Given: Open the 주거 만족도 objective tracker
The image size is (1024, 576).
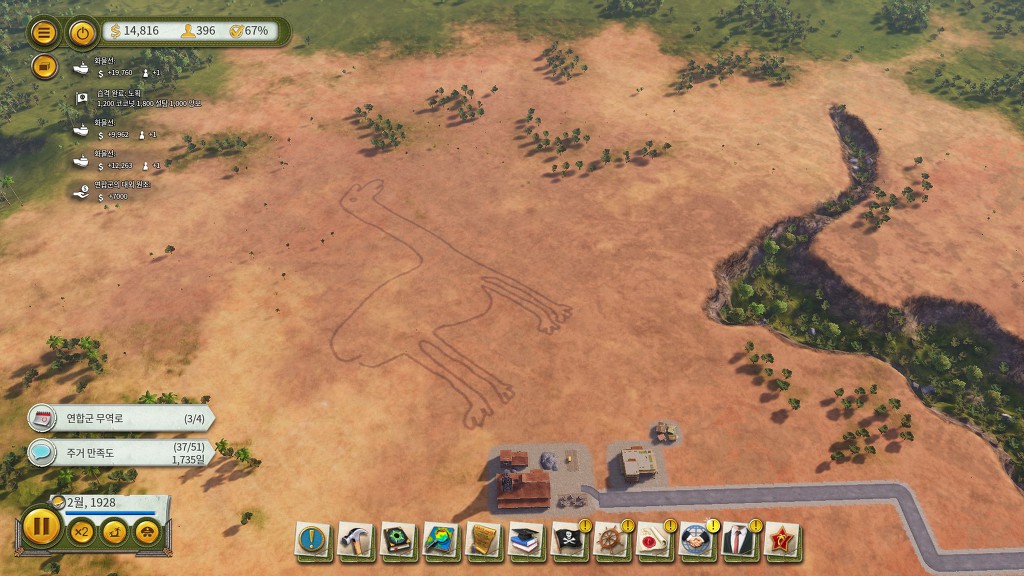Looking at the screenshot, I should click(x=120, y=453).
